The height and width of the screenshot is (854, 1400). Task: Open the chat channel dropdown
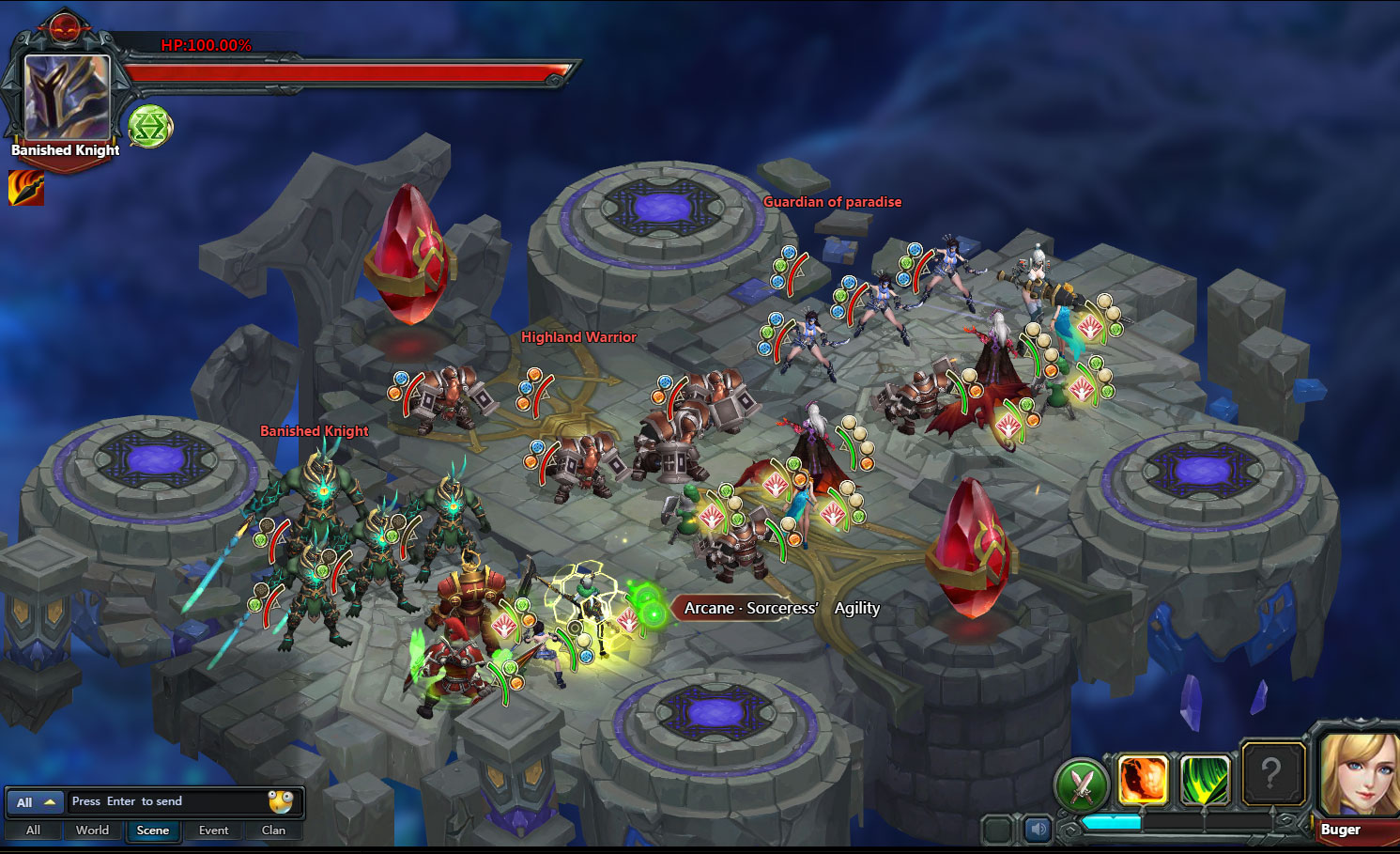point(36,802)
